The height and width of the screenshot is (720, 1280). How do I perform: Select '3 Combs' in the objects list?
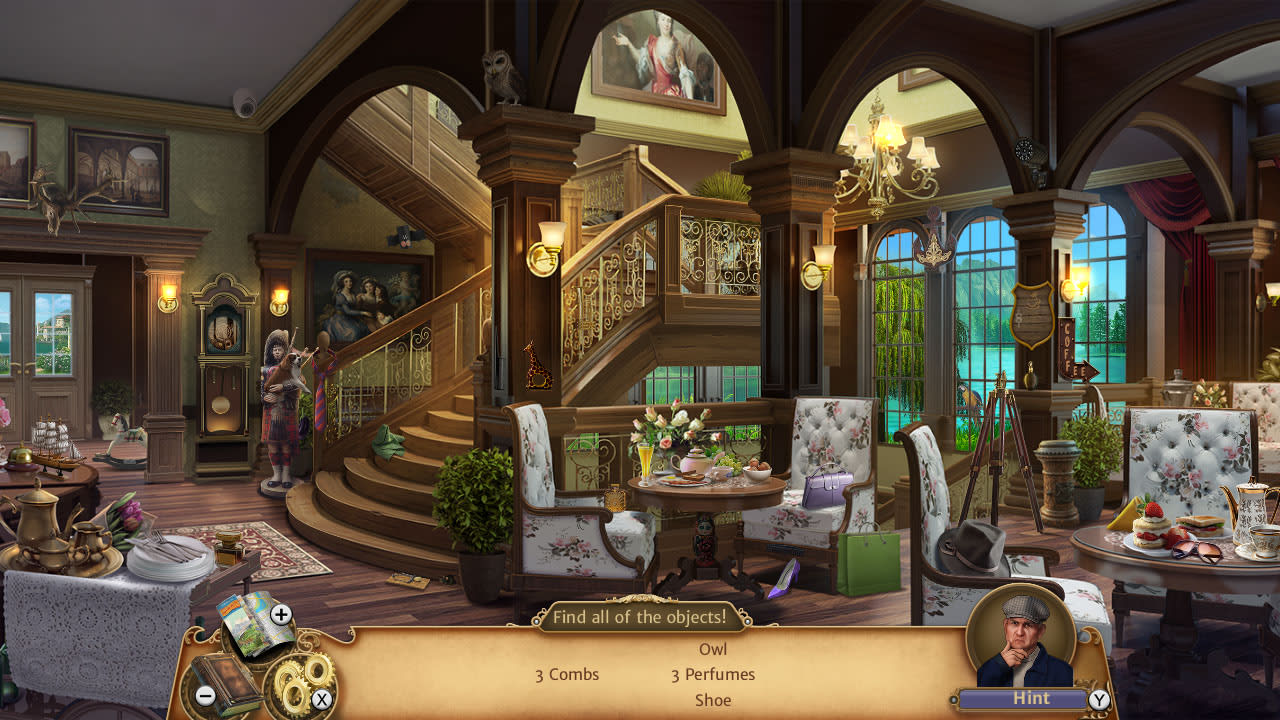tap(565, 675)
